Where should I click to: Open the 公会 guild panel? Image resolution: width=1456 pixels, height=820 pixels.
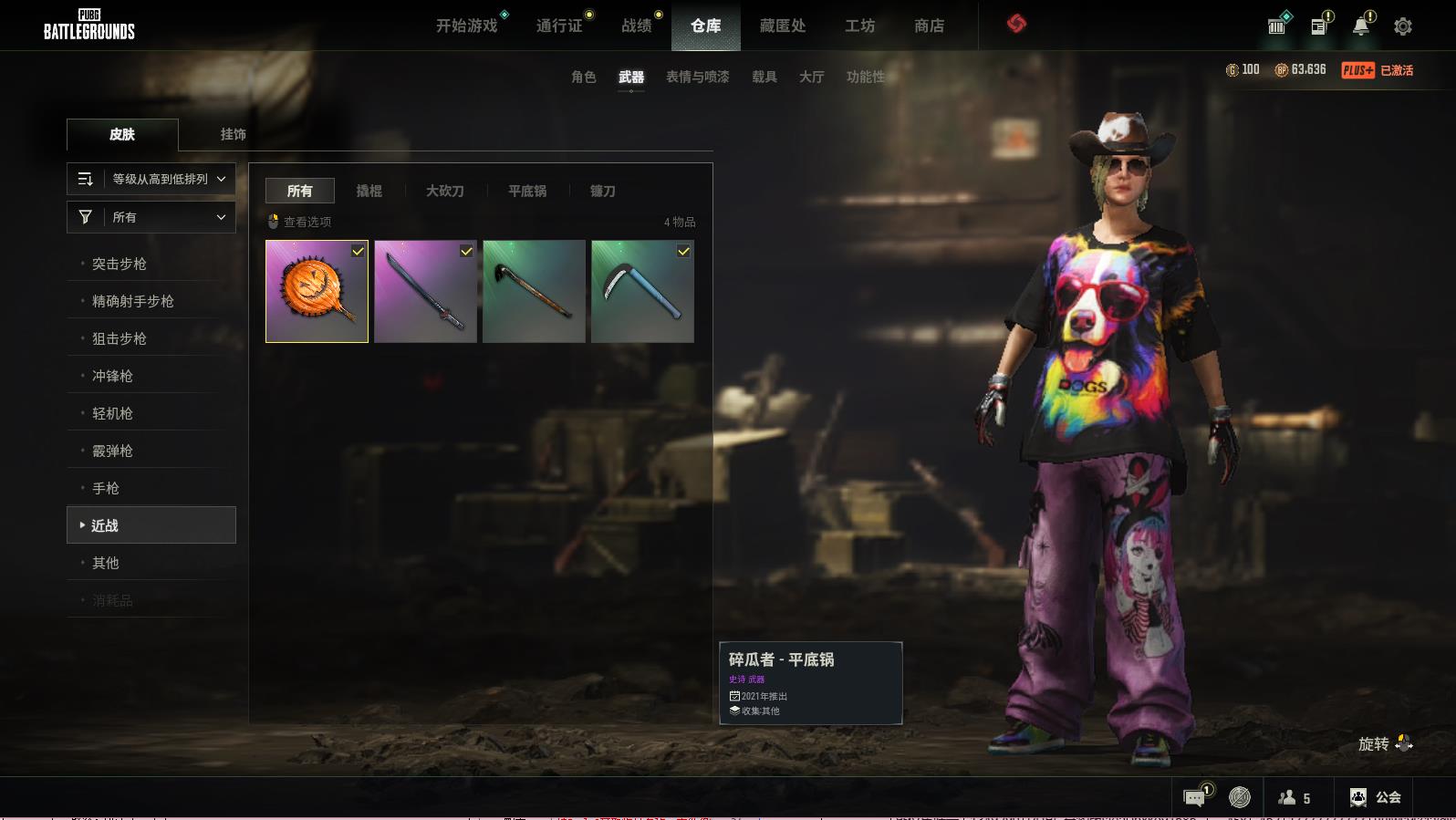click(1376, 797)
